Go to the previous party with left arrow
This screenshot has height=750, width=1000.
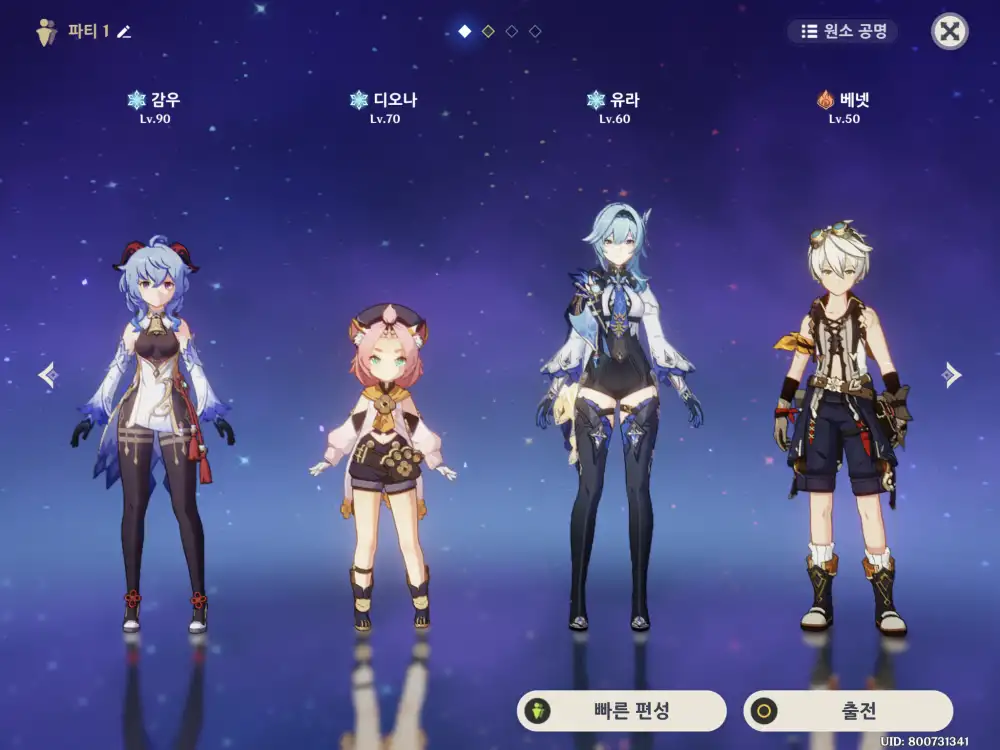tap(48, 375)
